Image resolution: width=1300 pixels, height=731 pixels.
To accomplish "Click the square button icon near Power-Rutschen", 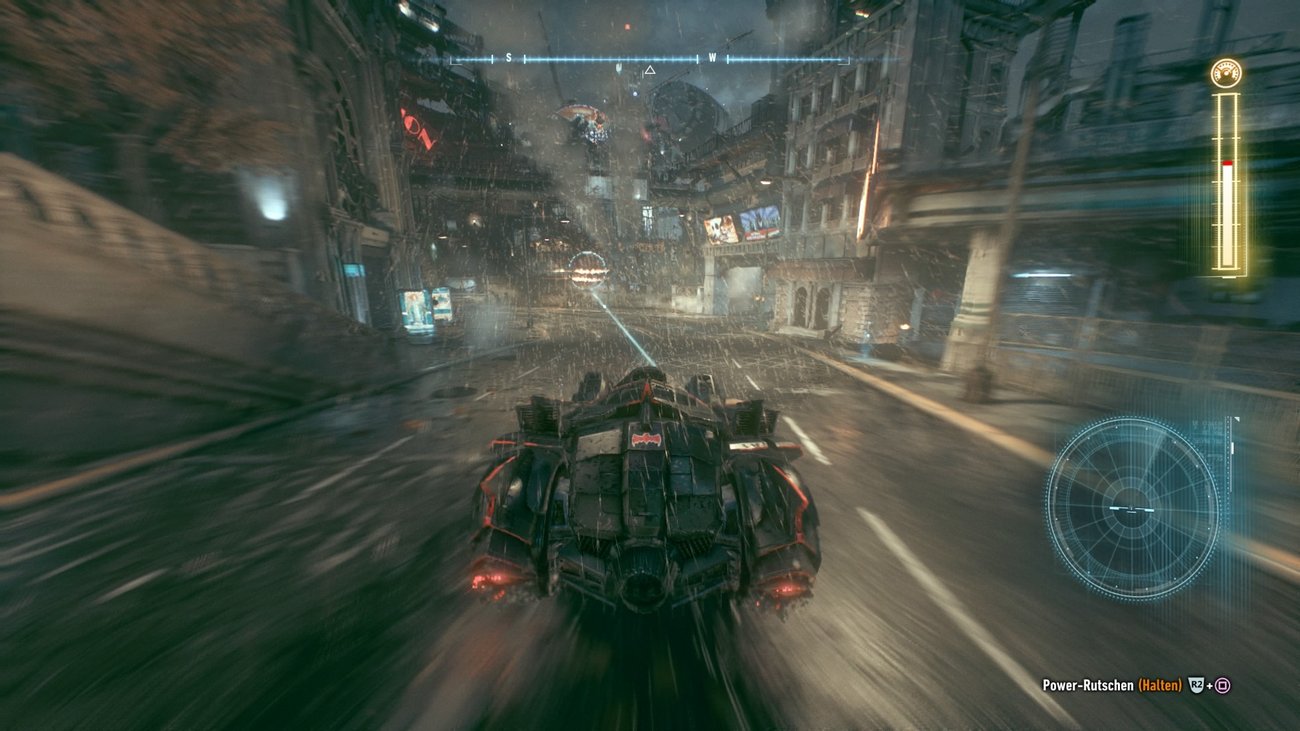I will 1222,685.
